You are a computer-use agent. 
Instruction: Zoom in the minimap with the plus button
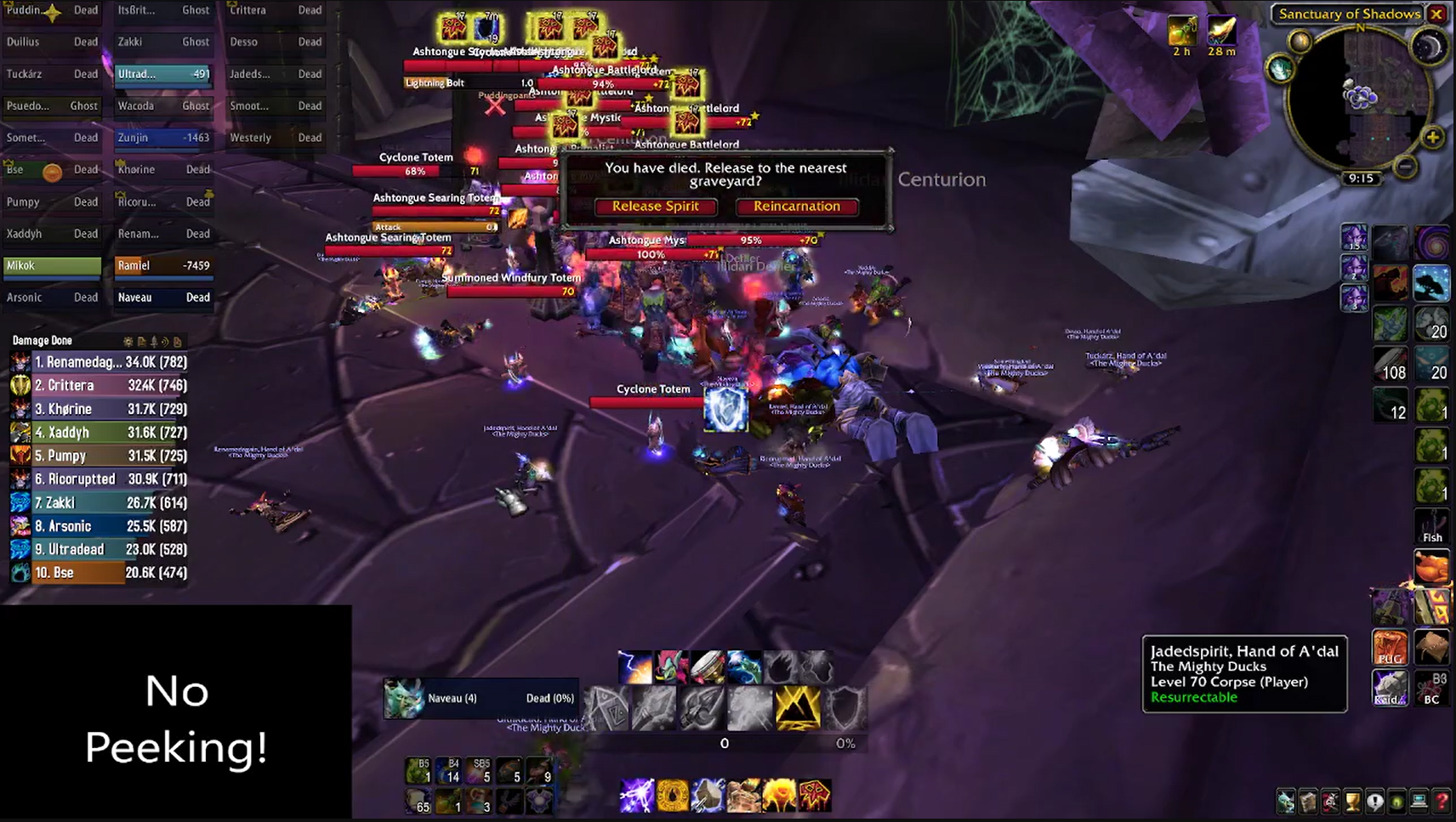tap(1432, 138)
